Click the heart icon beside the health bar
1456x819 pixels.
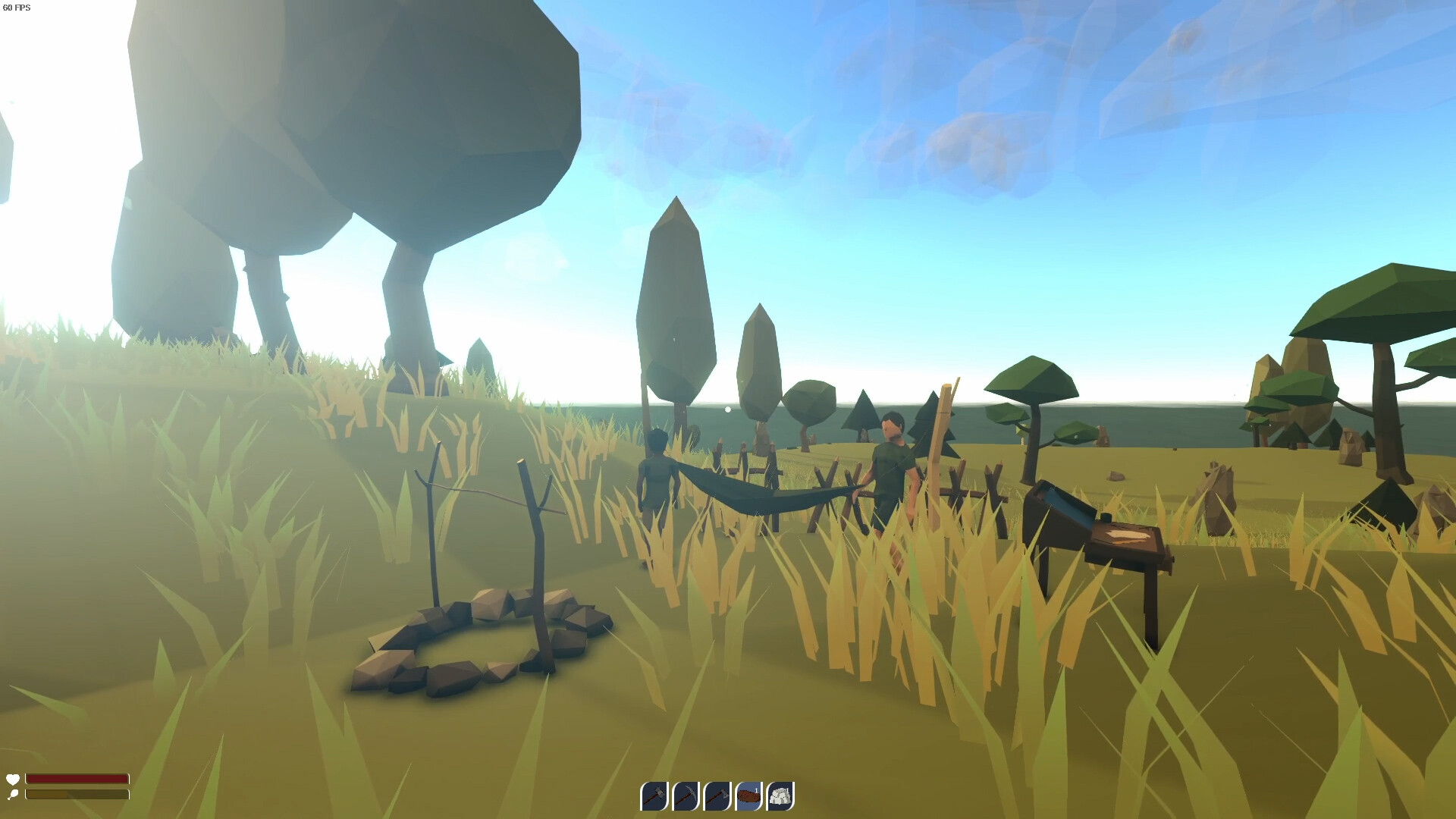point(13,779)
